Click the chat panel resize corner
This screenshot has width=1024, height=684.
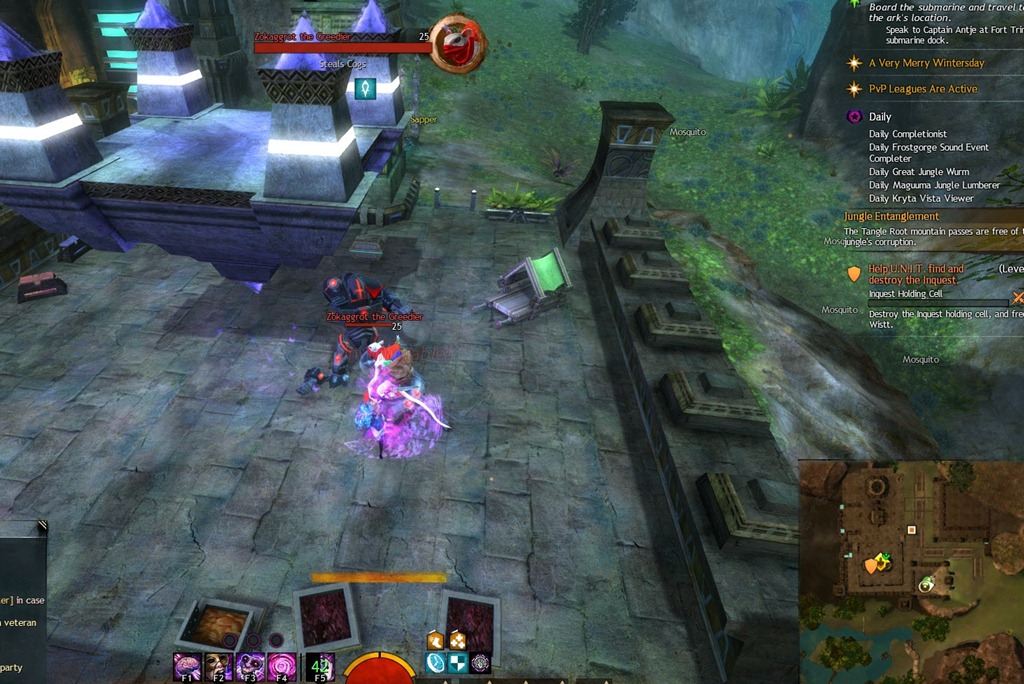click(42, 524)
